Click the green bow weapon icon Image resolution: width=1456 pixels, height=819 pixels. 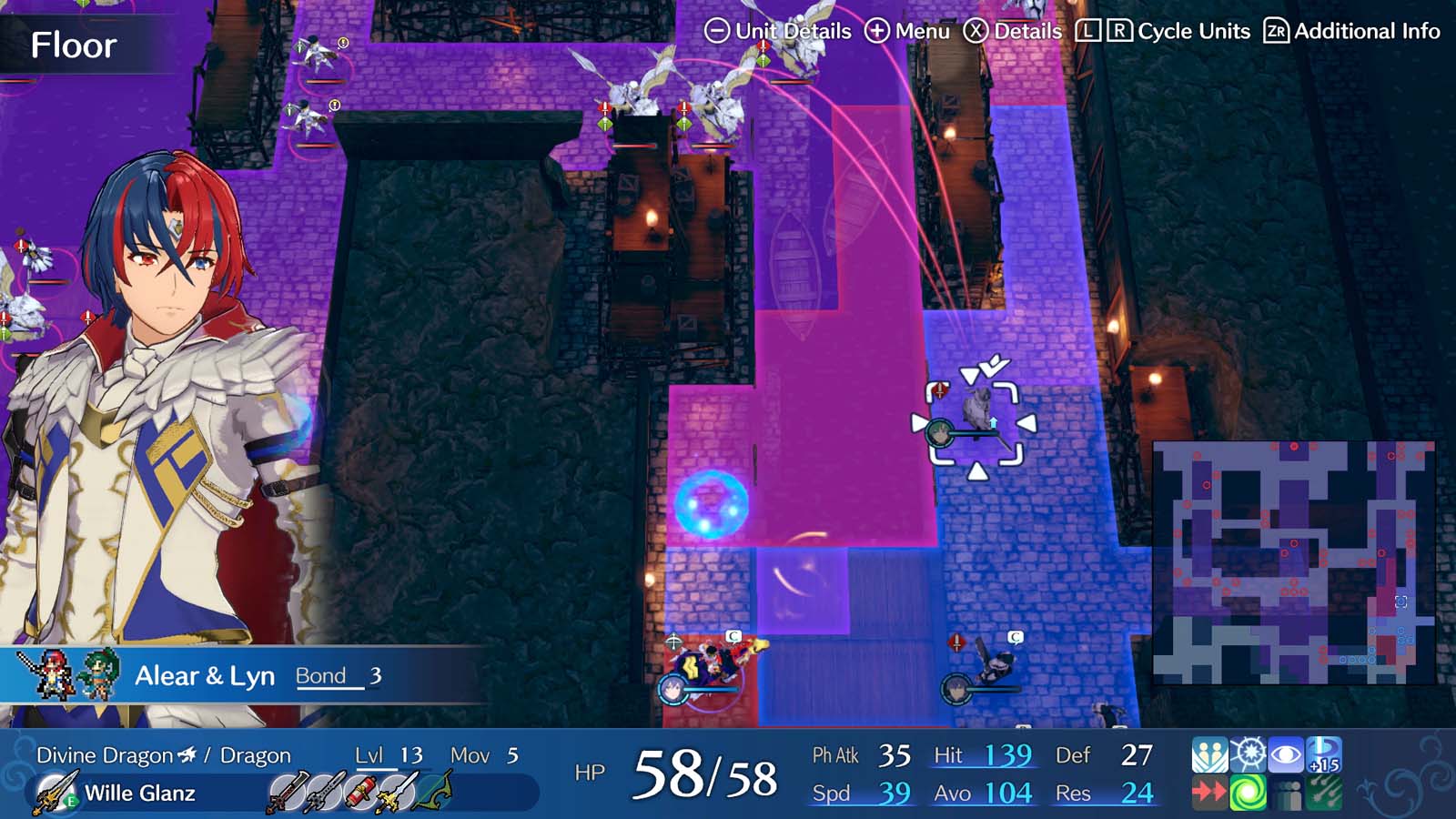(431, 790)
